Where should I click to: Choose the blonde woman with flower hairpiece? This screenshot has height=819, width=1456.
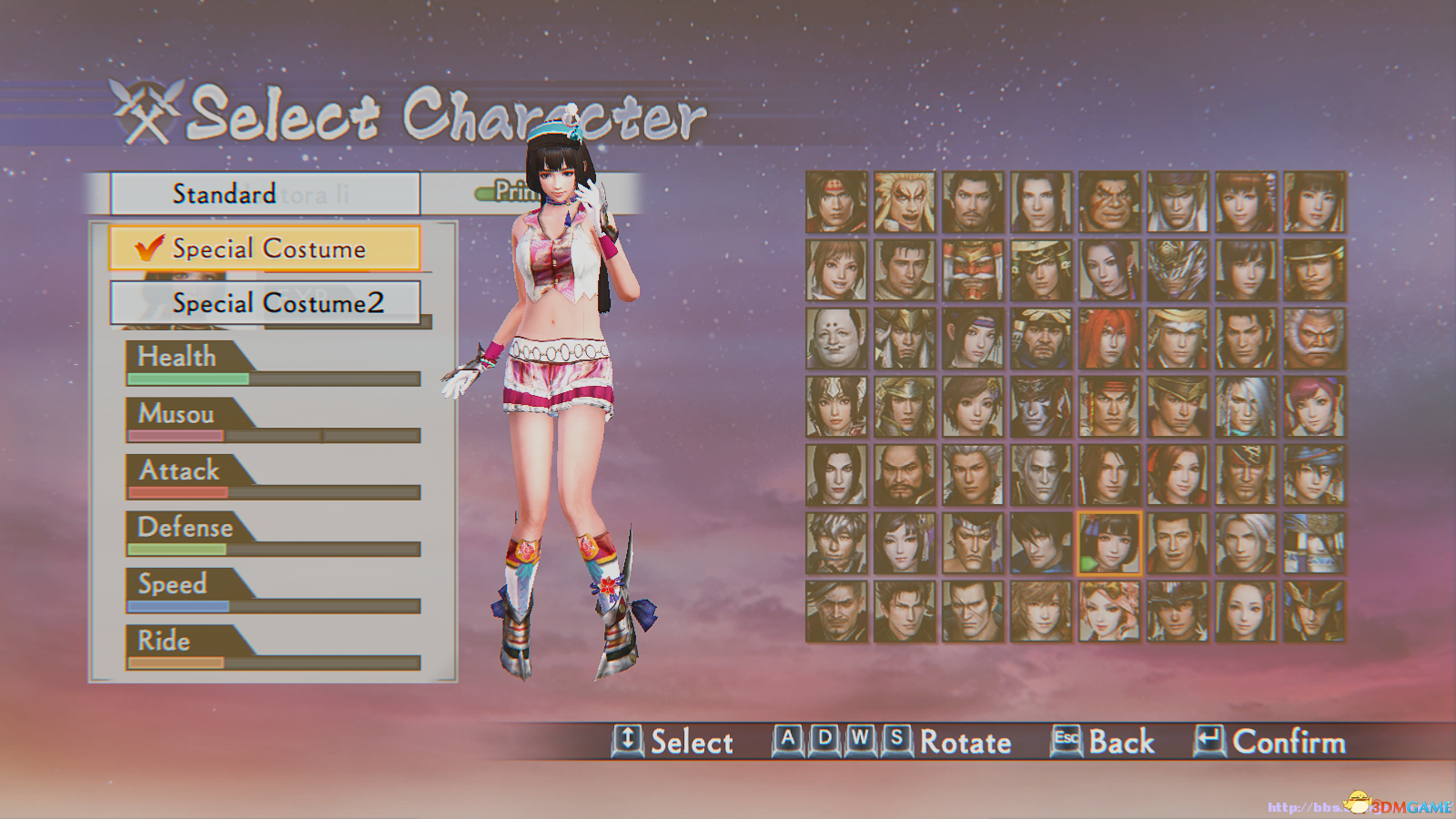tap(1109, 612)
